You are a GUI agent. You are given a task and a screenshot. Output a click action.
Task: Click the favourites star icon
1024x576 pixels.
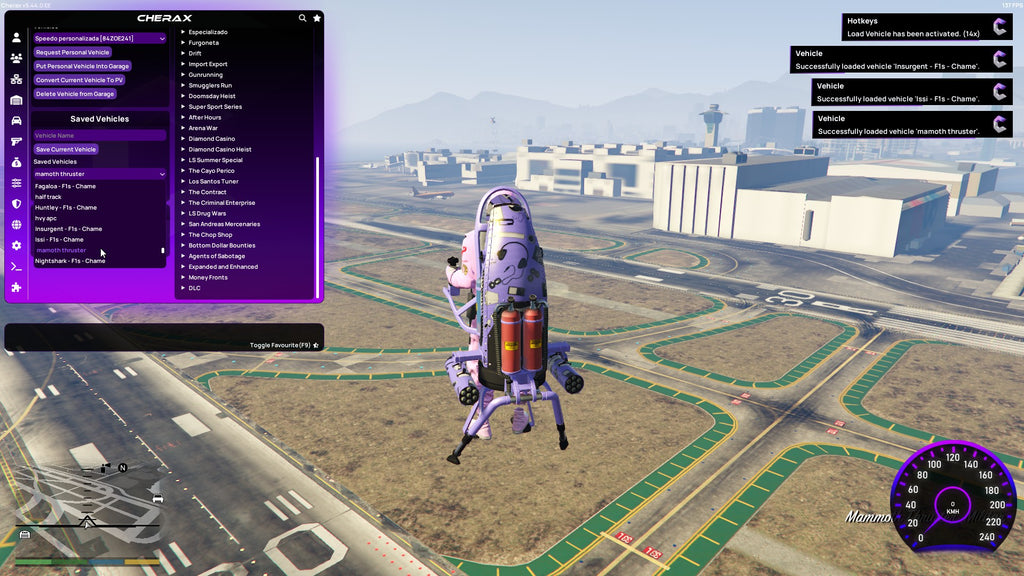click(317, 18)
